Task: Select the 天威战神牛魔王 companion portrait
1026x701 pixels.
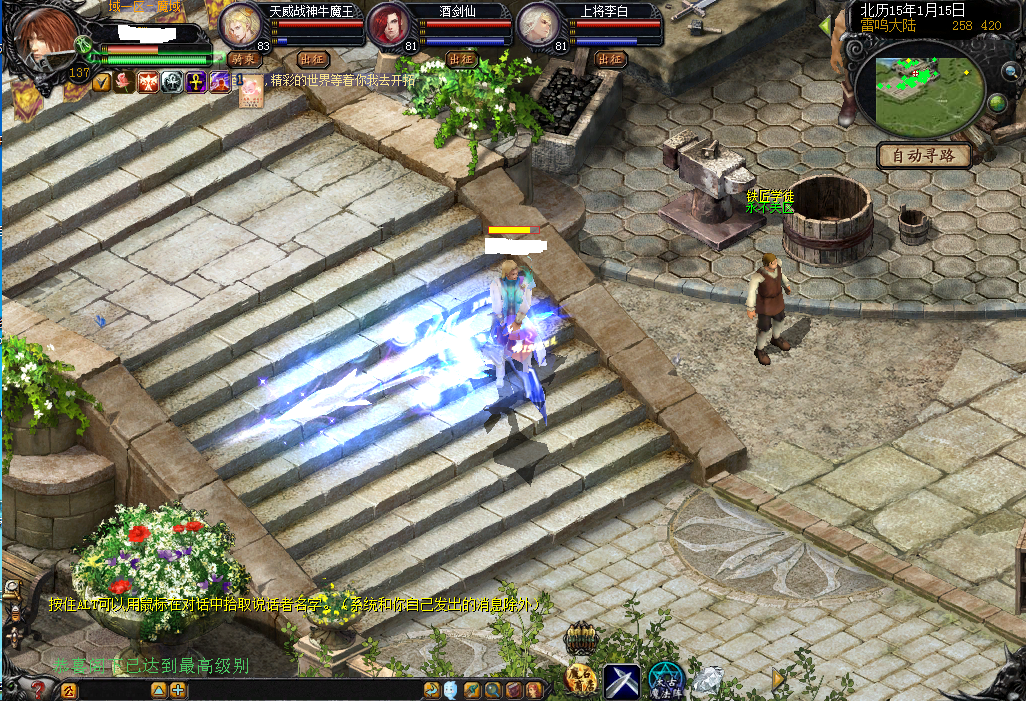Action: coord(241,25)
